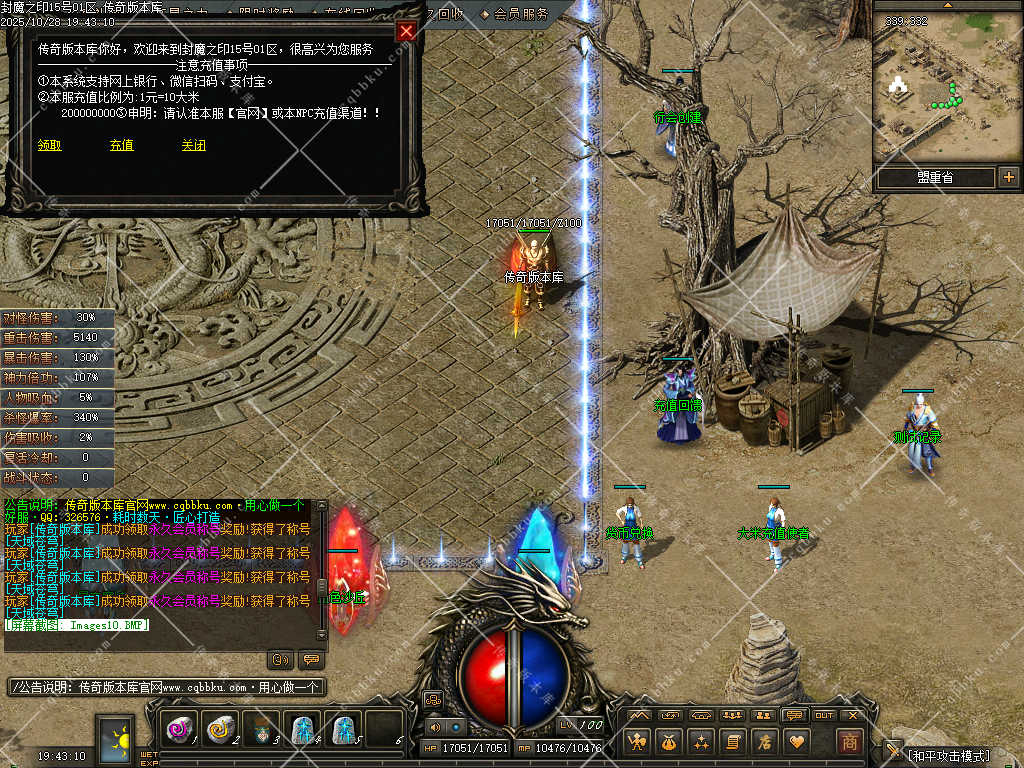Use the pink spiral stone in slot 1

click(180, 730)
